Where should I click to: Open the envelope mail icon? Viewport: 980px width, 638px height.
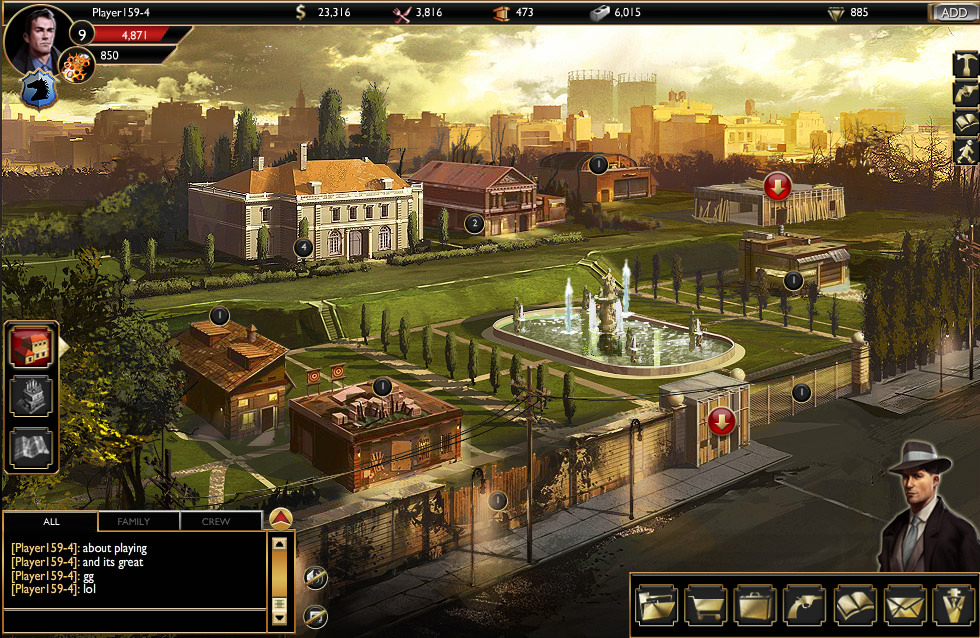click(x=904, y=605)
